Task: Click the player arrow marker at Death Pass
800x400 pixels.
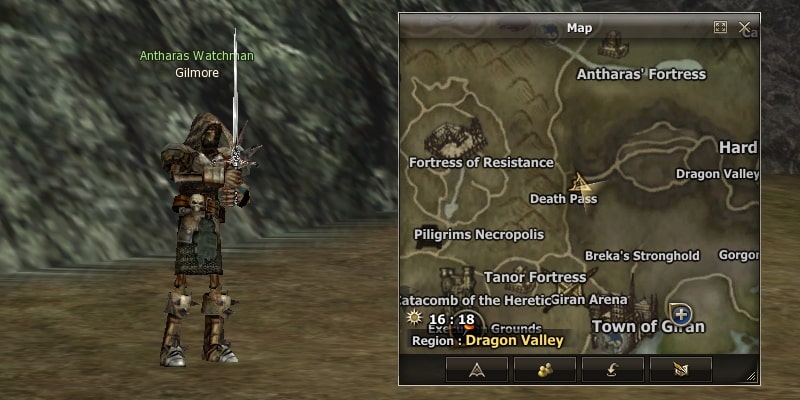Action: click(579, 183)
